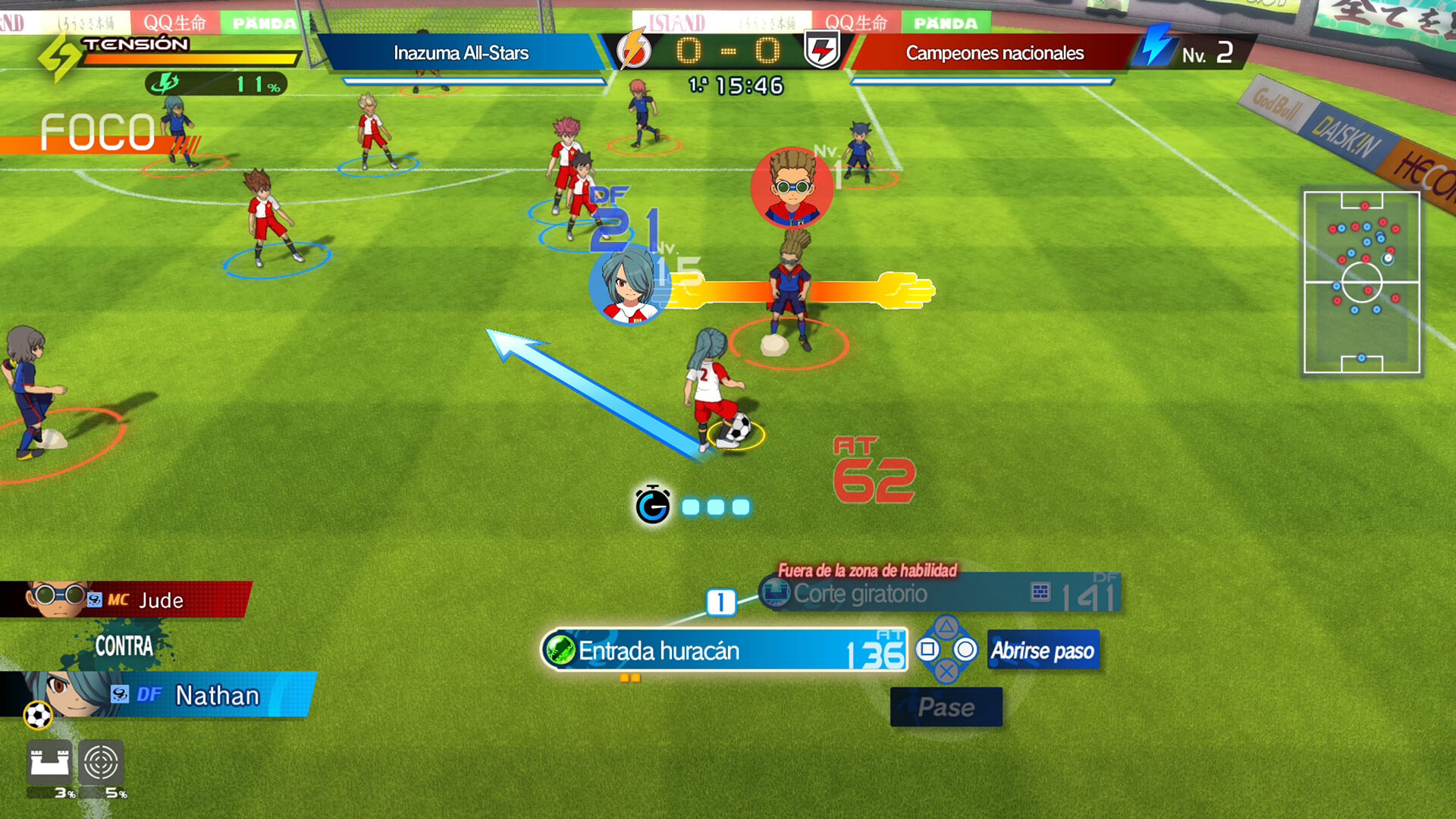Click the 0 - 0 scoreboard display
The width and height of the screenshot is (1456, 819).
point(730,52)
